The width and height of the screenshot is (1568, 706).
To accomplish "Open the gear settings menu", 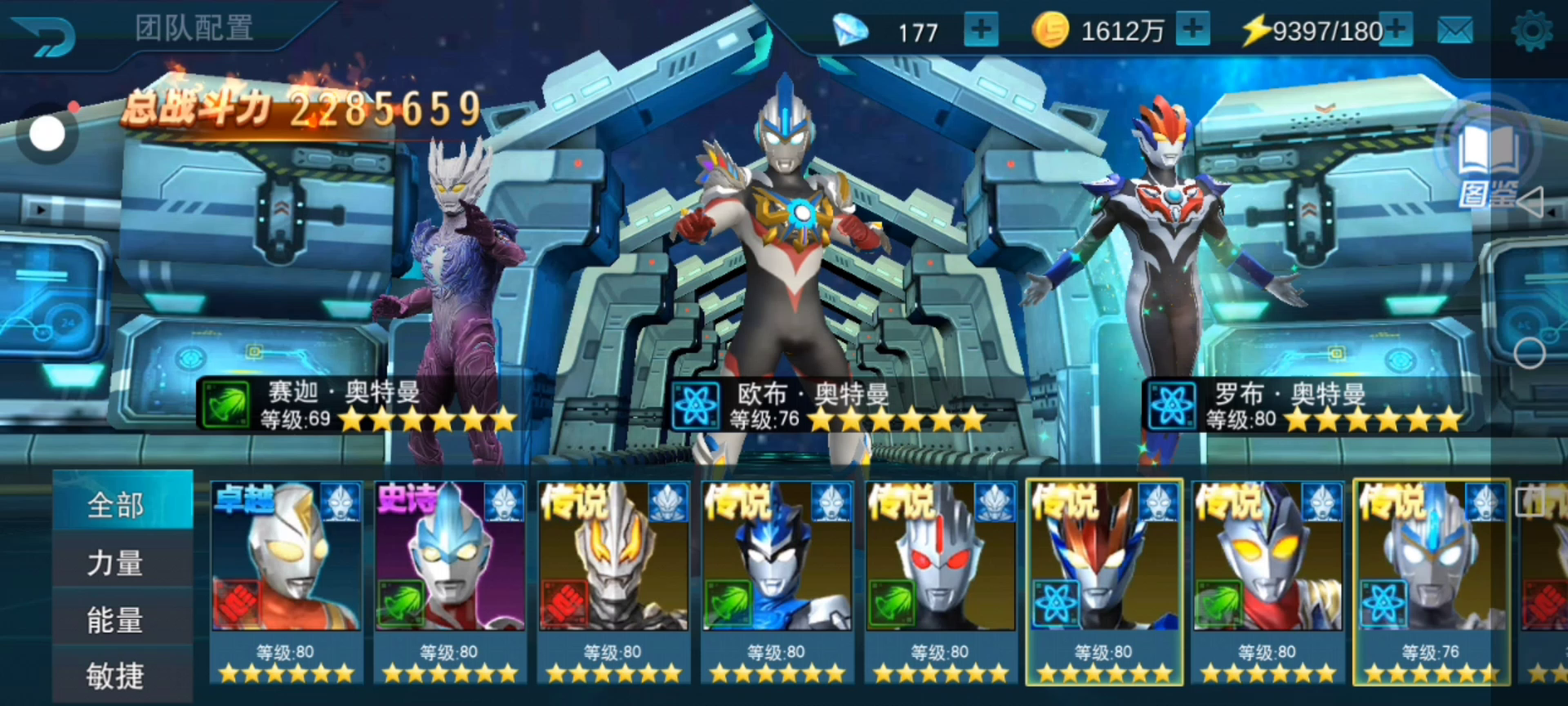I will [x=1531, y=32].
